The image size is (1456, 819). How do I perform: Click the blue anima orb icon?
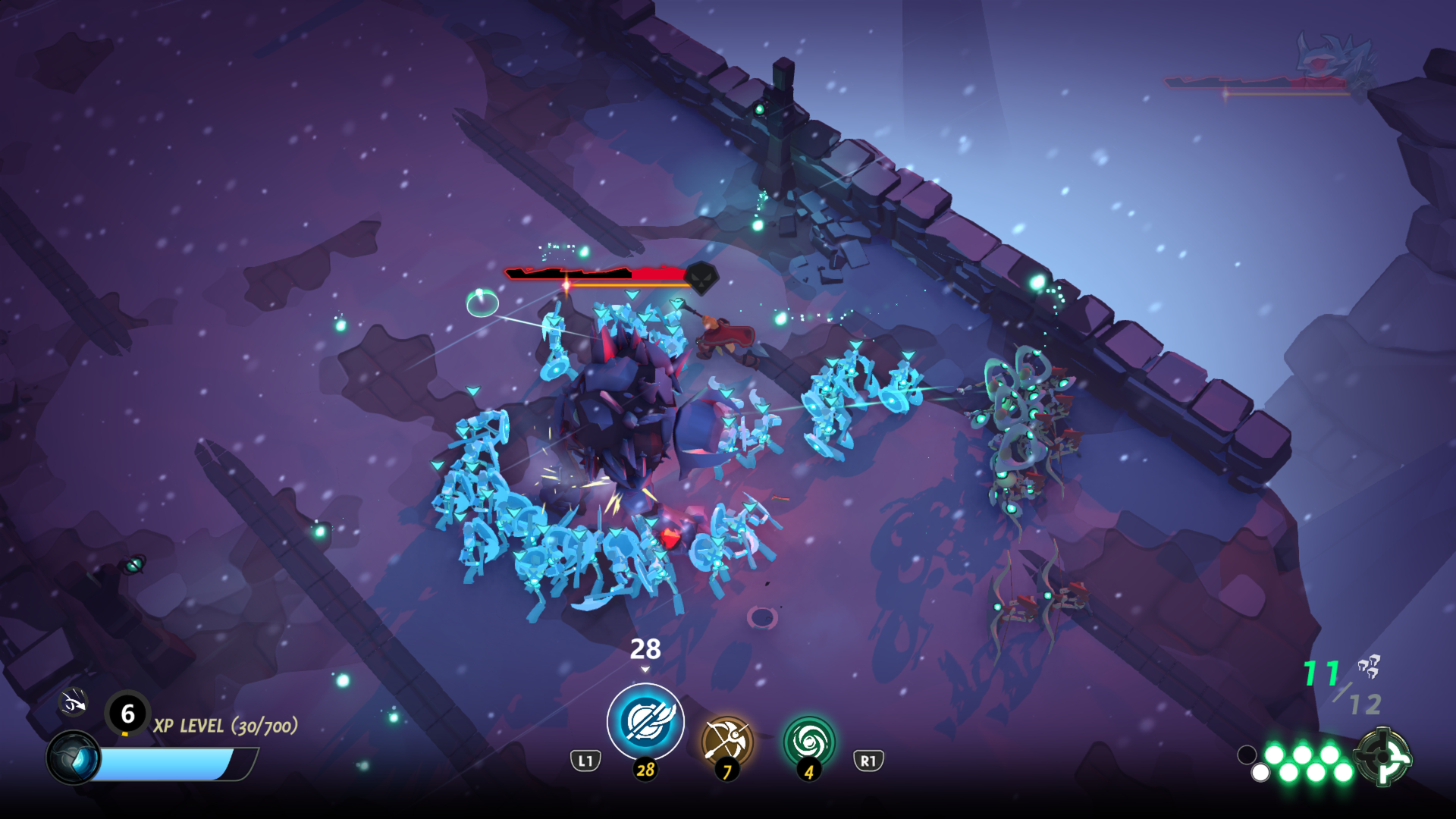click(x=74, y=758)
